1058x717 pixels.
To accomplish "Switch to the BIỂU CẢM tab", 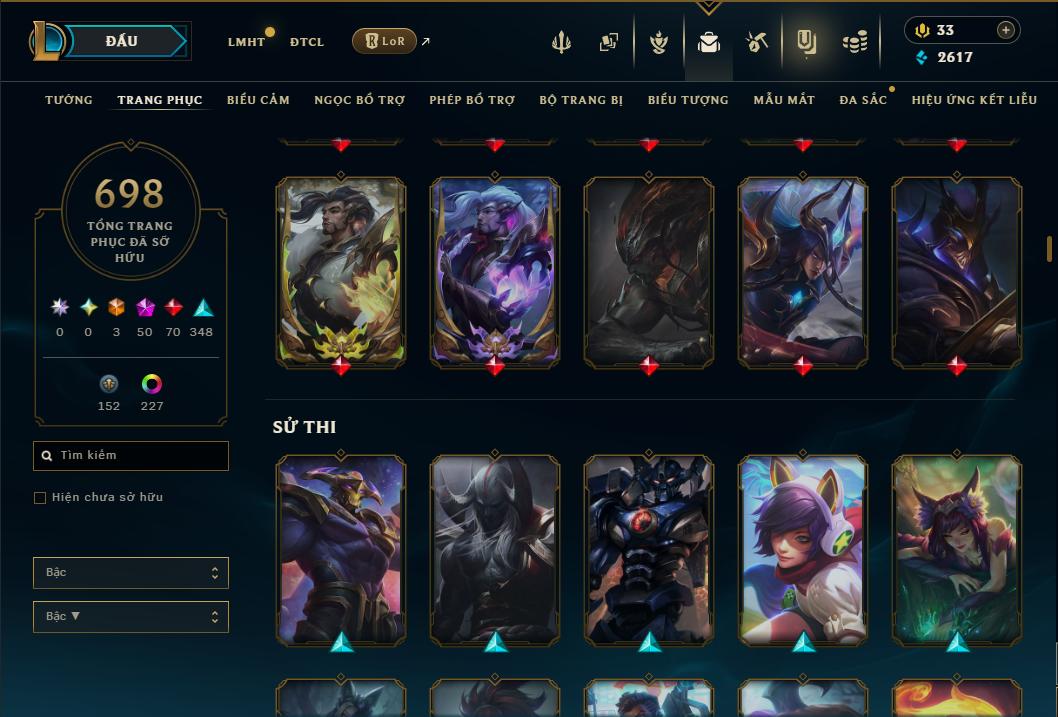I will 258,100.
